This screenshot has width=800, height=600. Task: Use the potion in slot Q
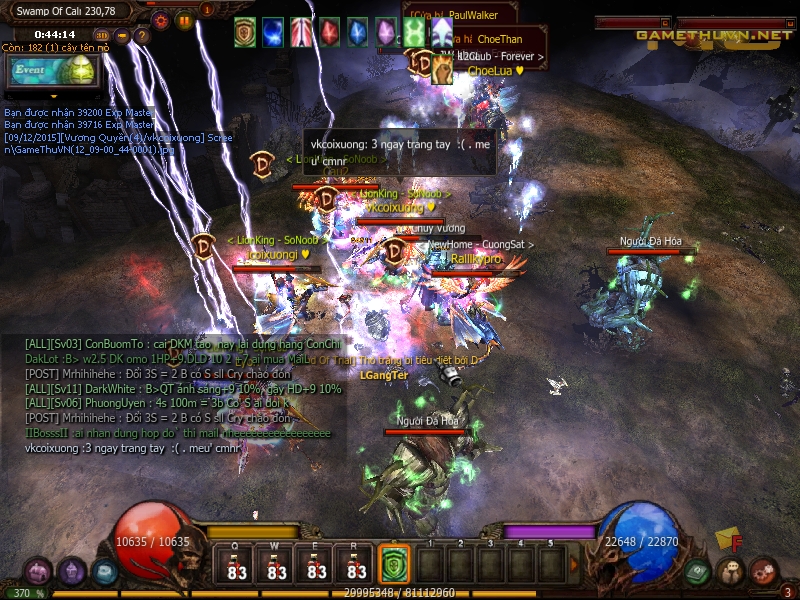point(238,565)
